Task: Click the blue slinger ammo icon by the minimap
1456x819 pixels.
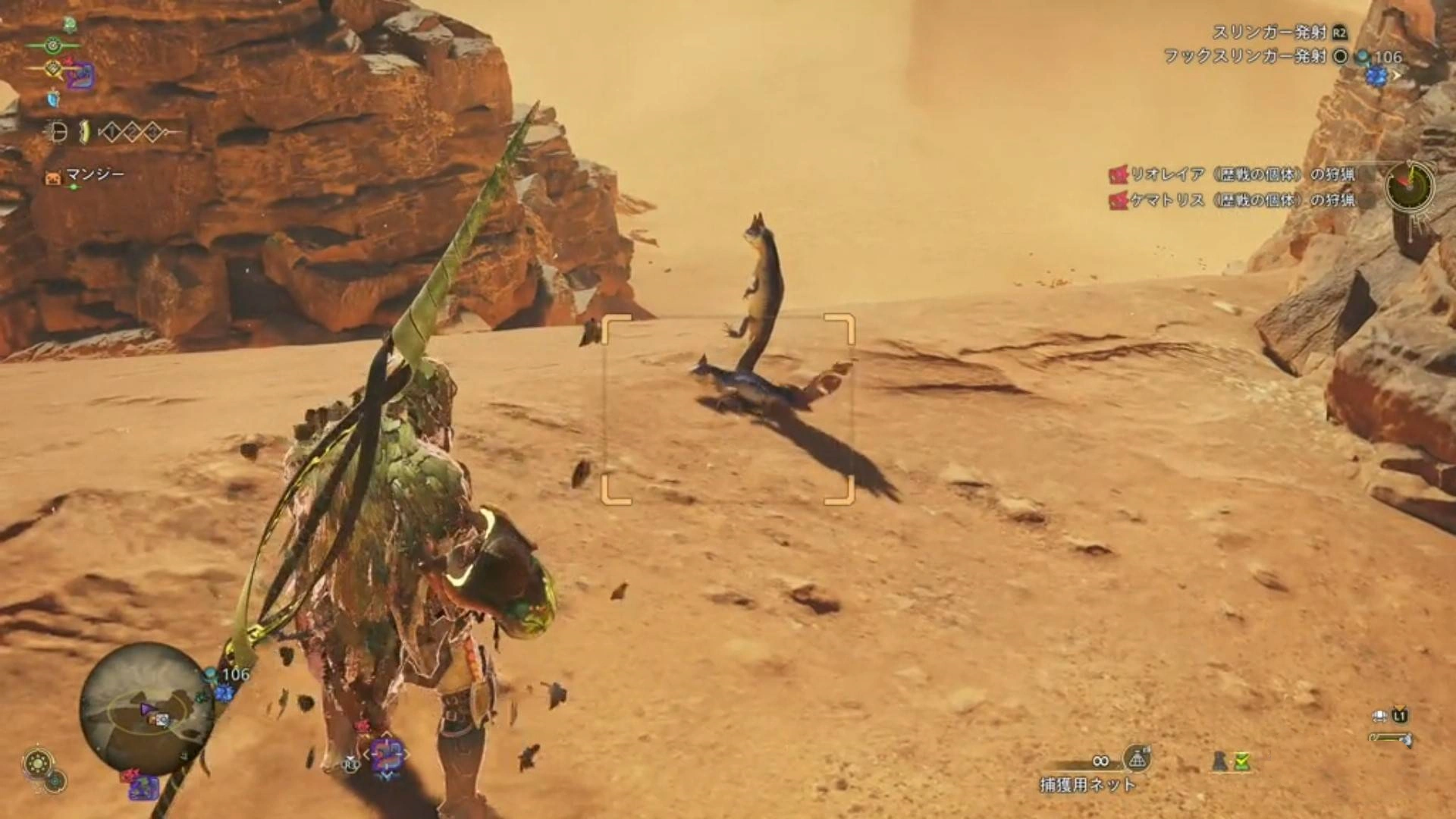Action: [x=223, y=692]
